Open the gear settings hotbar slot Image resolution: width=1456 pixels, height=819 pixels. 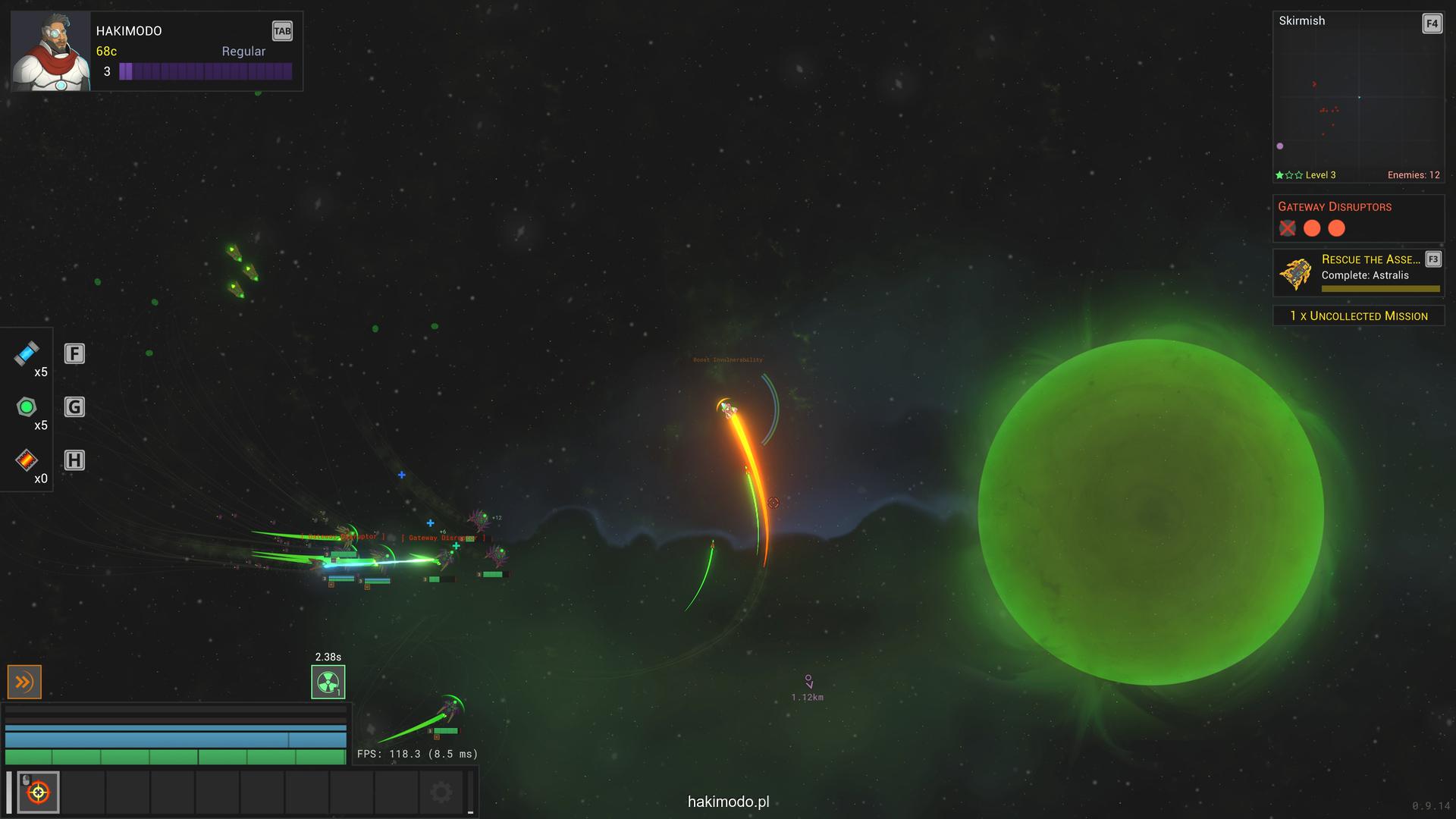tap(441, 792)
